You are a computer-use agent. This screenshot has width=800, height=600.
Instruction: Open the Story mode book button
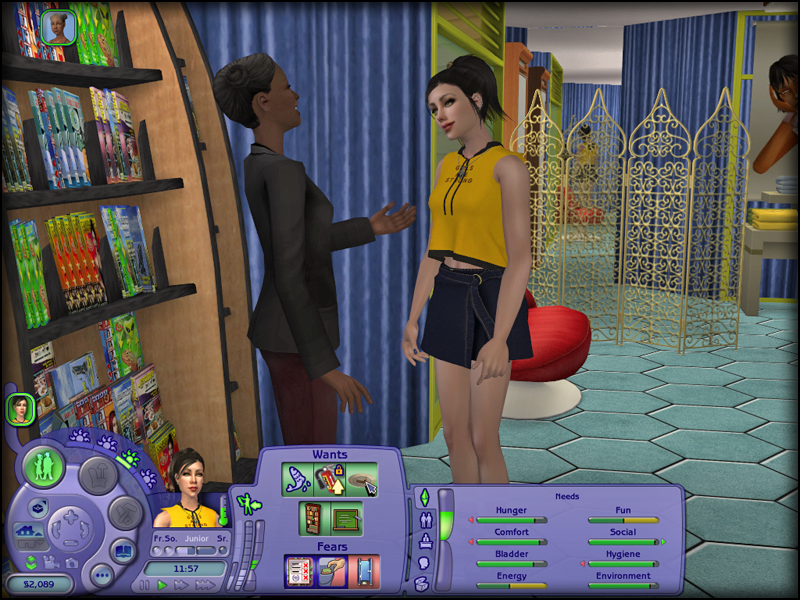pos(122,551)
